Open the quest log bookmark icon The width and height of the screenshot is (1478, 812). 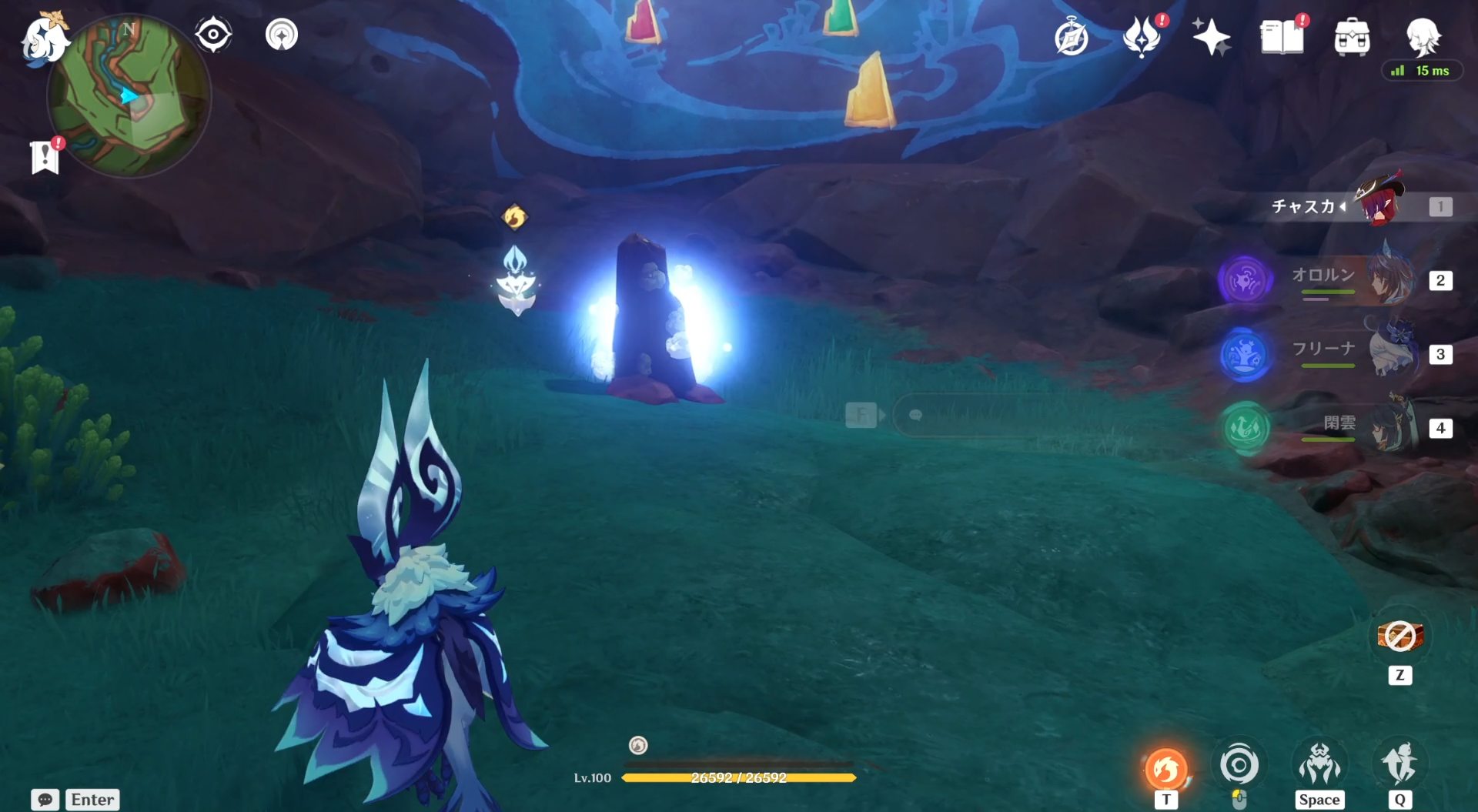[x=45, y=157]
